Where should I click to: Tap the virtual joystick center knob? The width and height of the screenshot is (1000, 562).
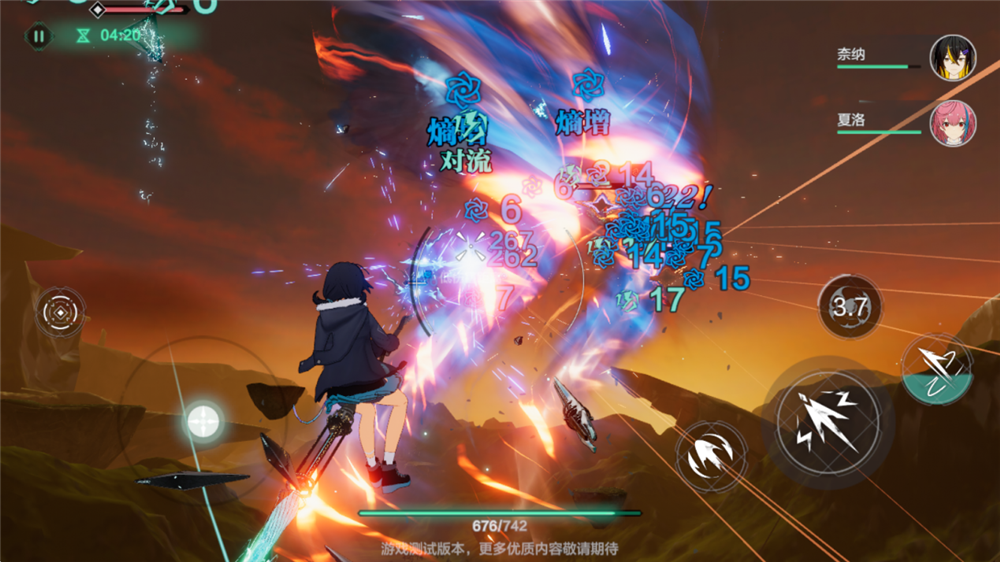(x=203, y=420)
